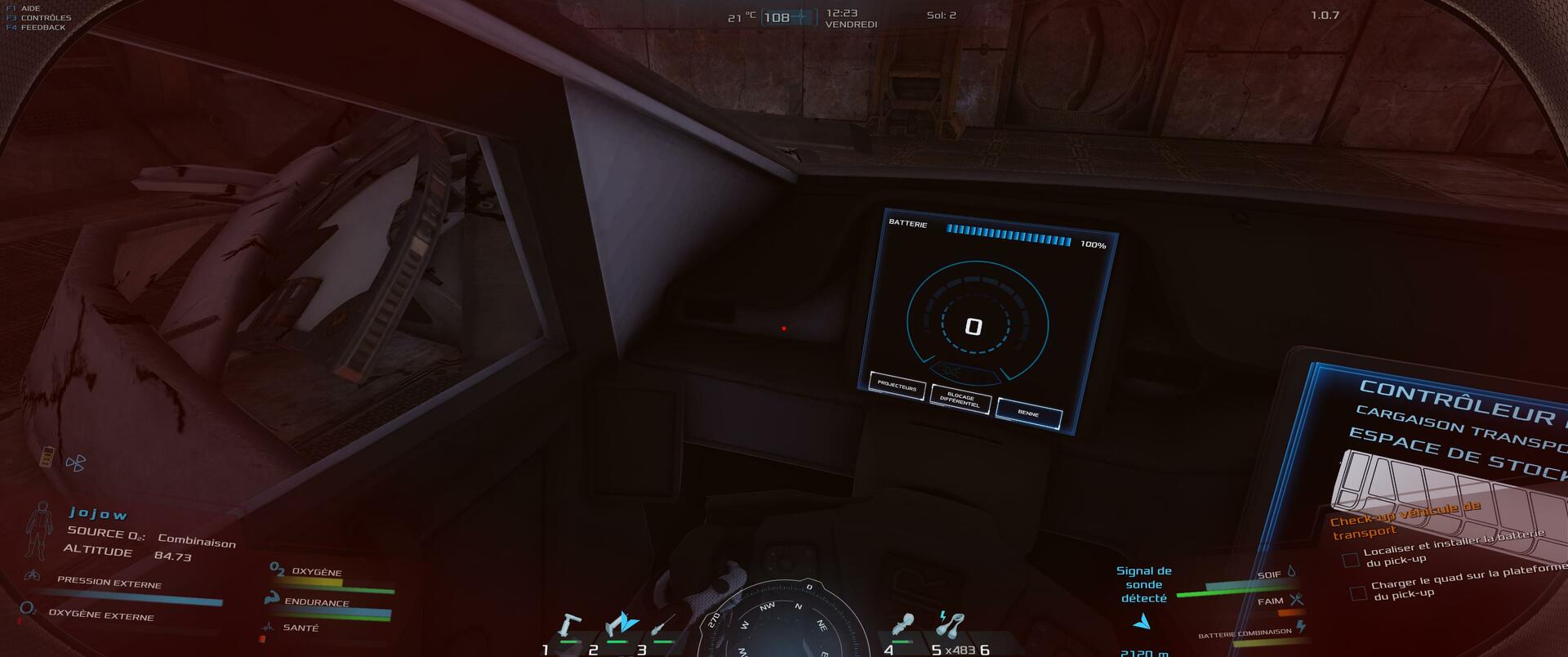Viewport: 1568px width, 657px height.
Task: Open the objective 'Localiser et installer la batterie'
Action: [1453, 547]
